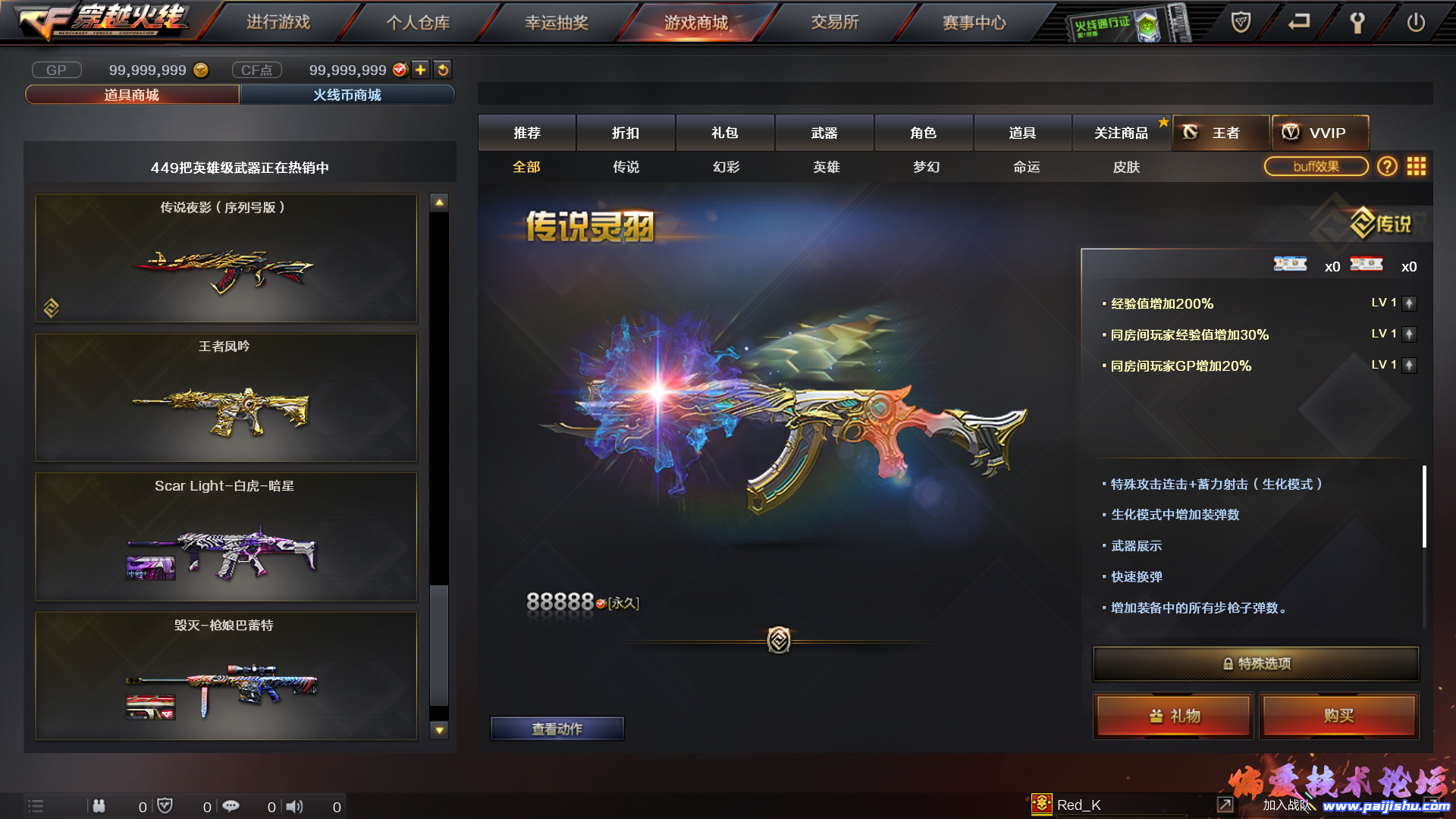Choose the 王者凤吟 weapon listing
Screen dimensions: 1456x819
226,397
